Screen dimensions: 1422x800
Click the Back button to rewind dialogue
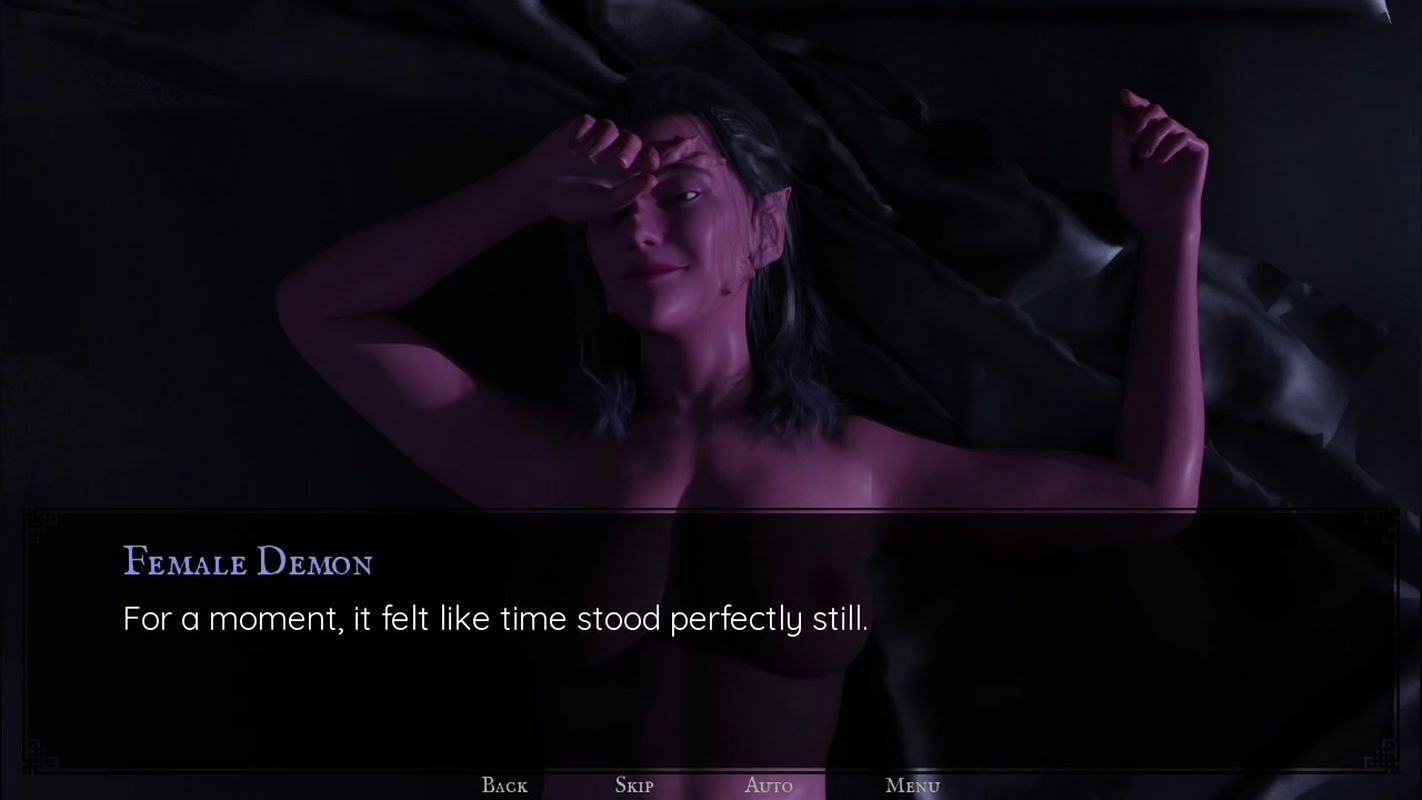(x=504, y=786)
